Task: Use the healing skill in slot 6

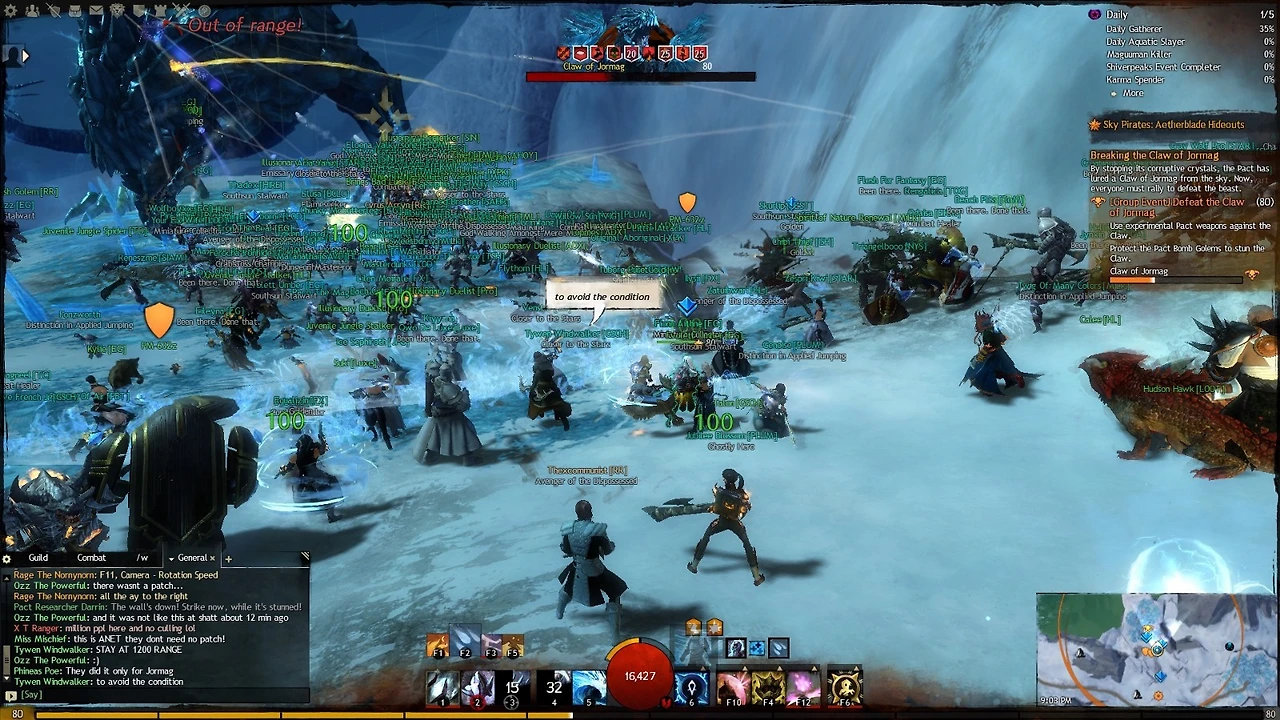Action: point(691,688)
